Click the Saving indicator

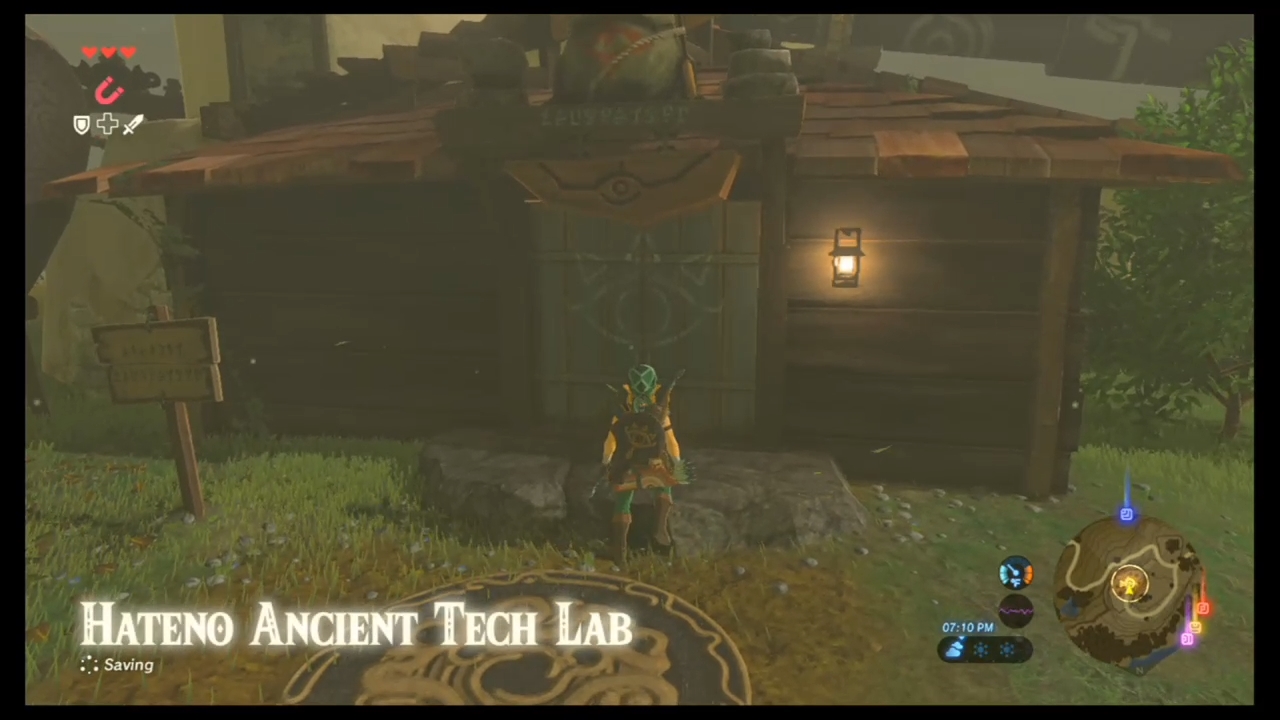click(x=117, y=664)
